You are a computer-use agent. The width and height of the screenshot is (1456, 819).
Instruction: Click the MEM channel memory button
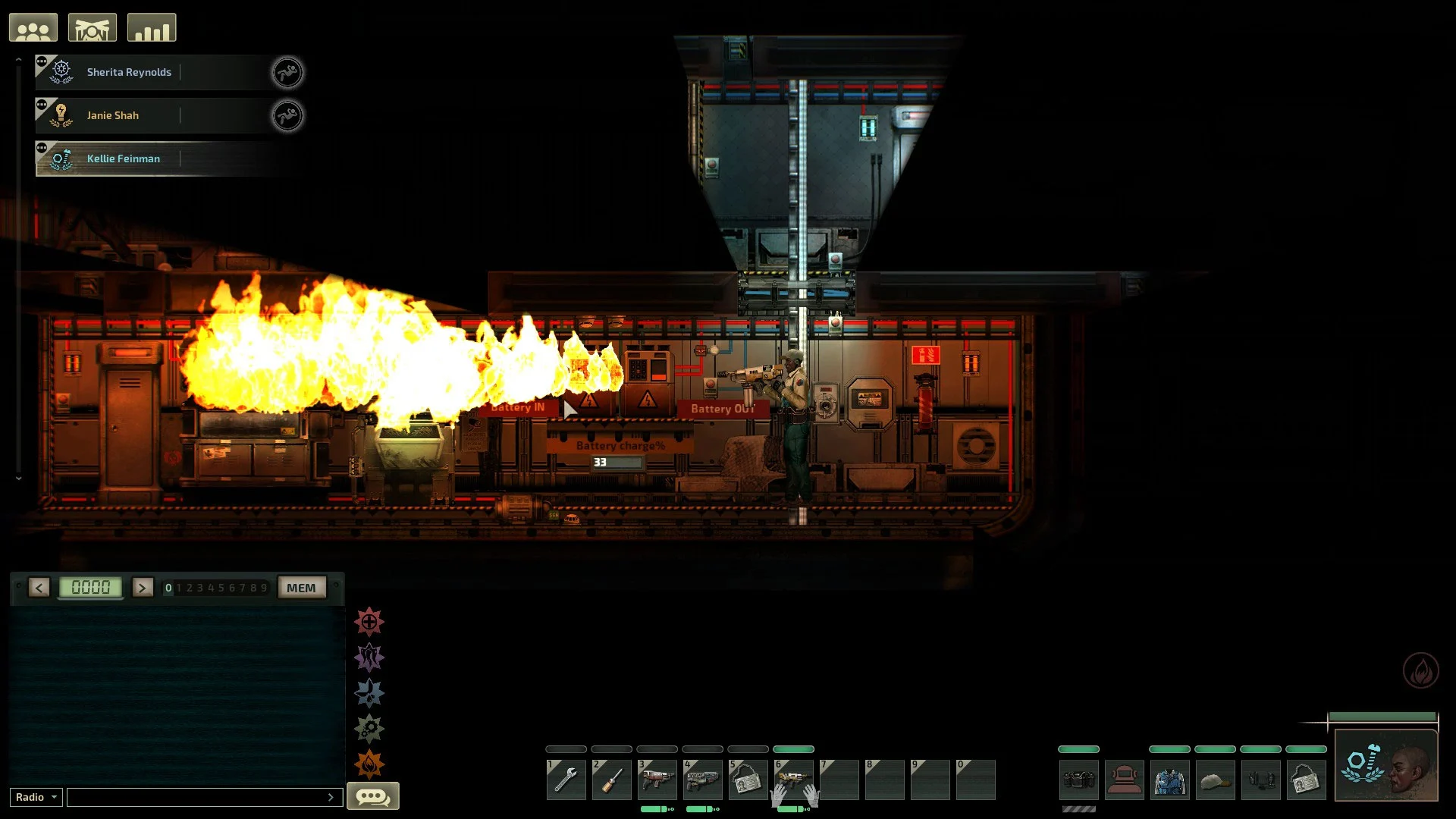click(x=301, y=588)
